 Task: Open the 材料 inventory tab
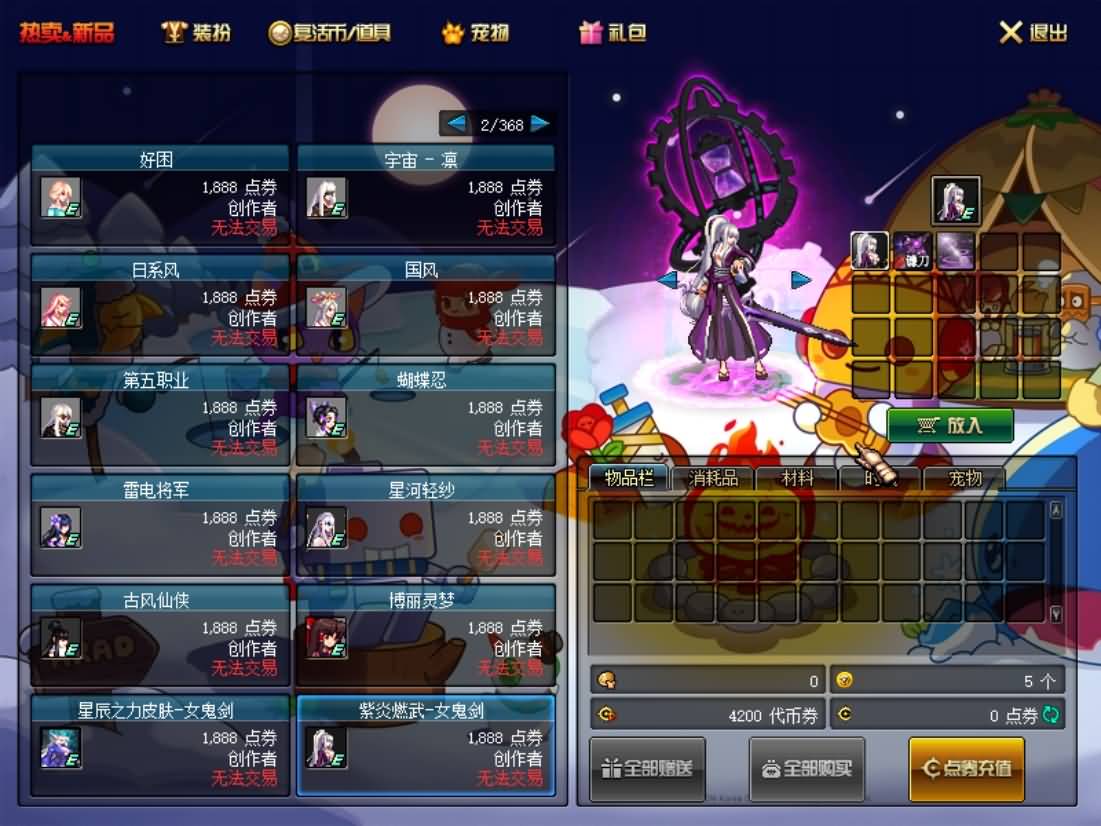[x=797, y=478]
